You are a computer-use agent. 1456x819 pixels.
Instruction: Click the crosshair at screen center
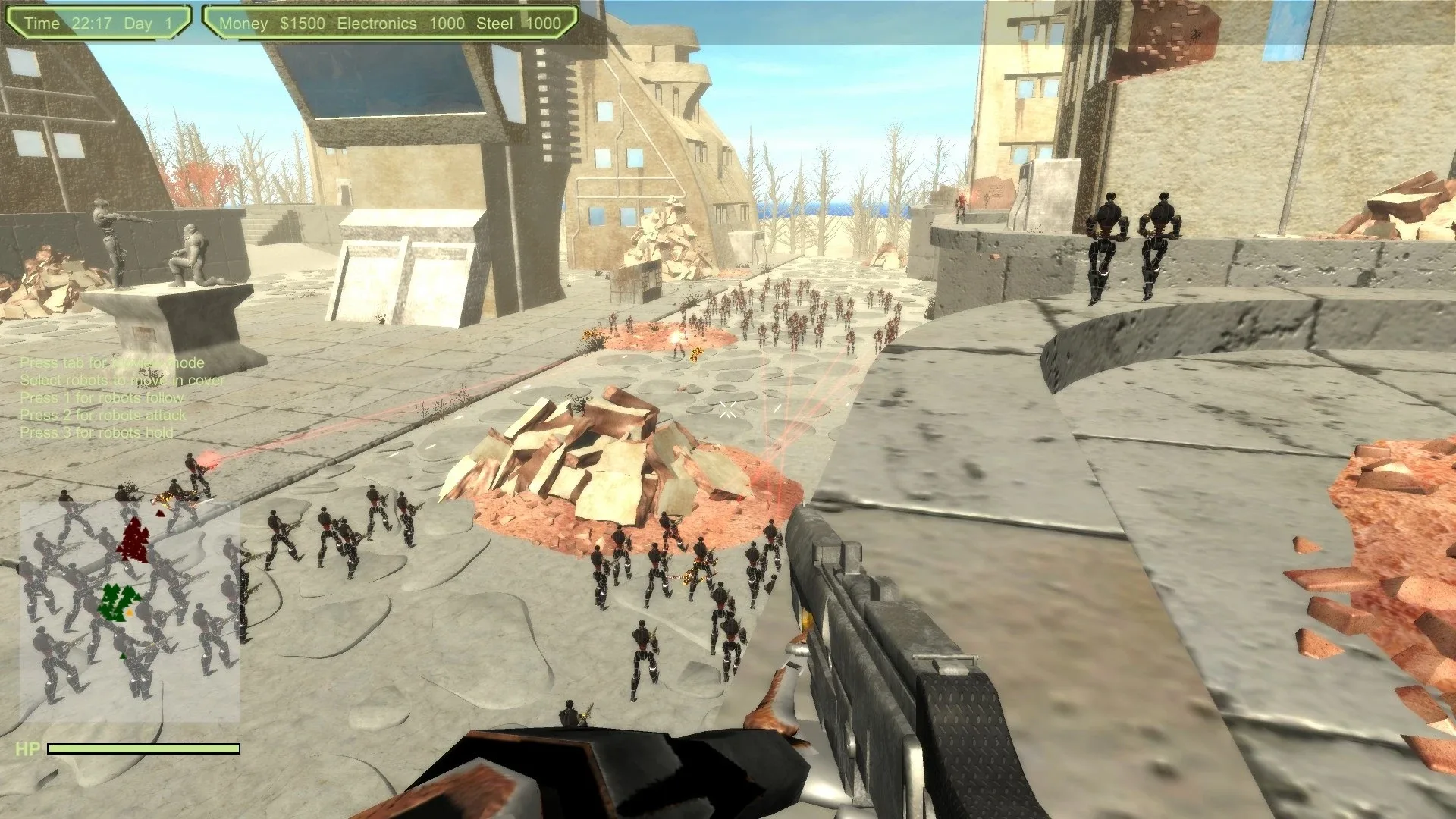pos(728,409)
